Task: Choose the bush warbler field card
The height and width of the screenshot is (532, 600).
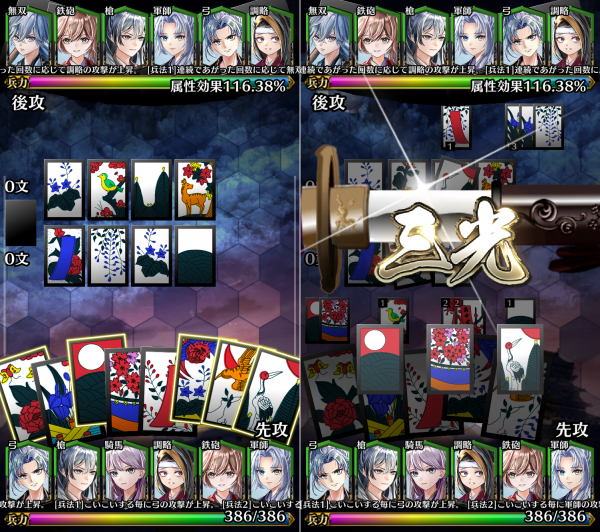Action: pos(108,189)
